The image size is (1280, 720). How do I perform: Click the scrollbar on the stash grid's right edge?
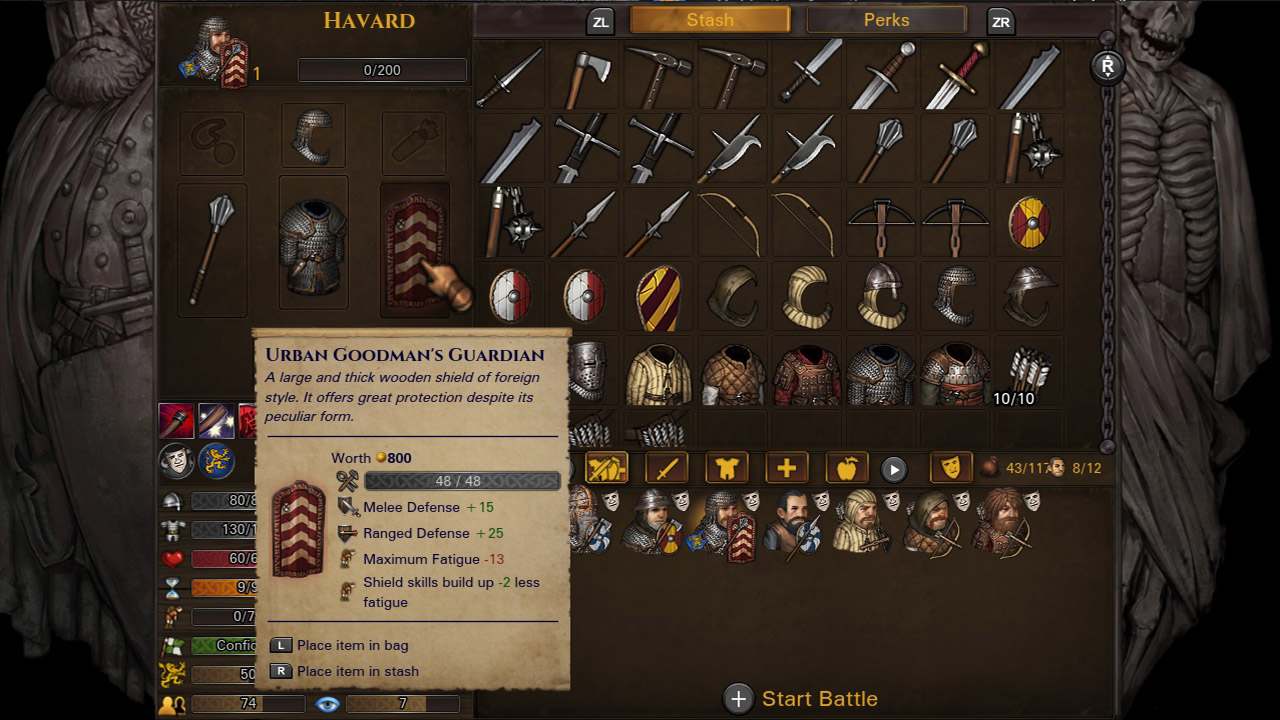pos(1108,250)
